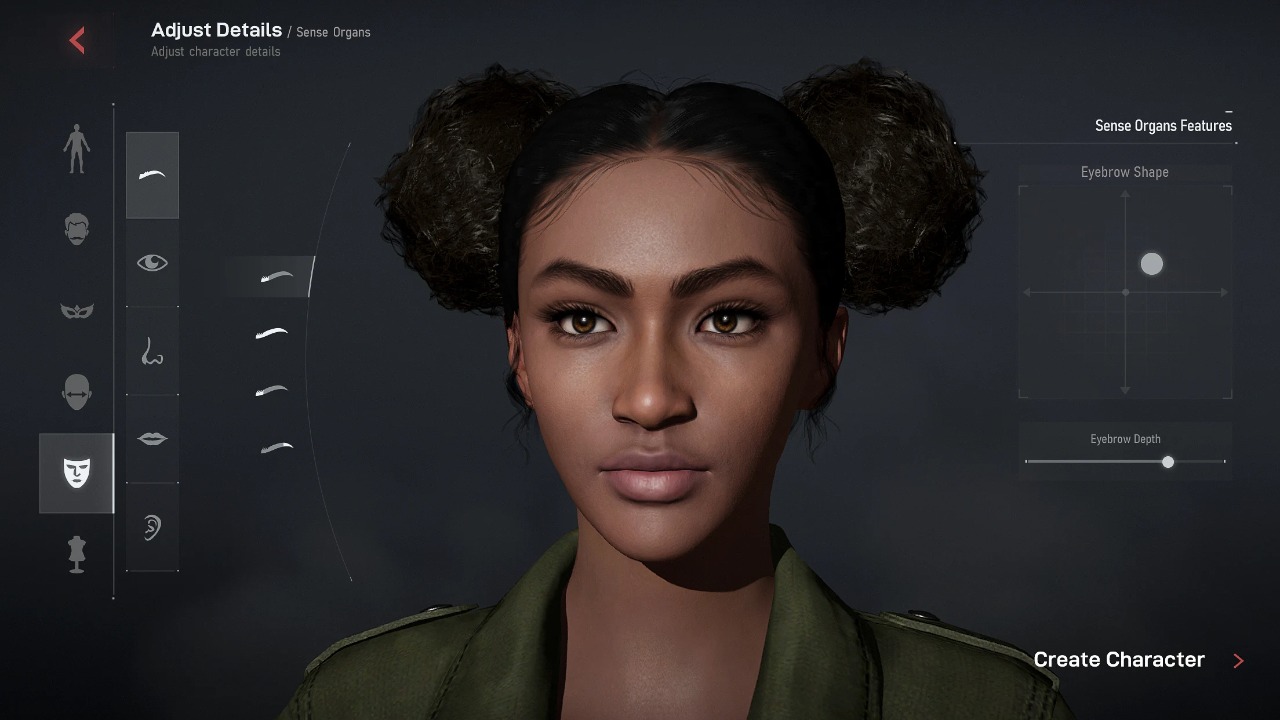Go back with the red arrow
1280x720 pixels.
coord(77,40)
